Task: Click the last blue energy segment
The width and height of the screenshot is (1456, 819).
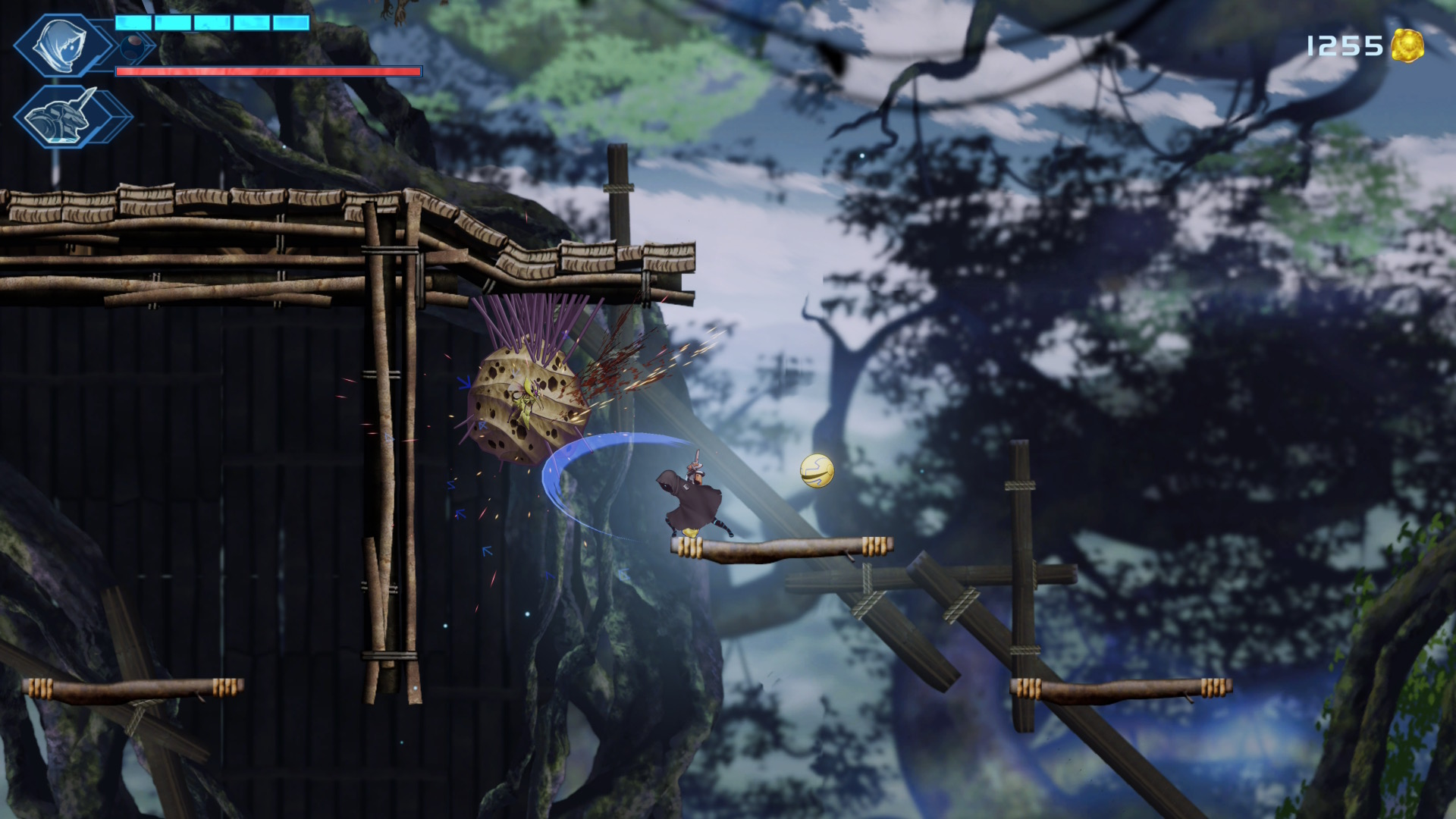Action: (x=290, y=23)
